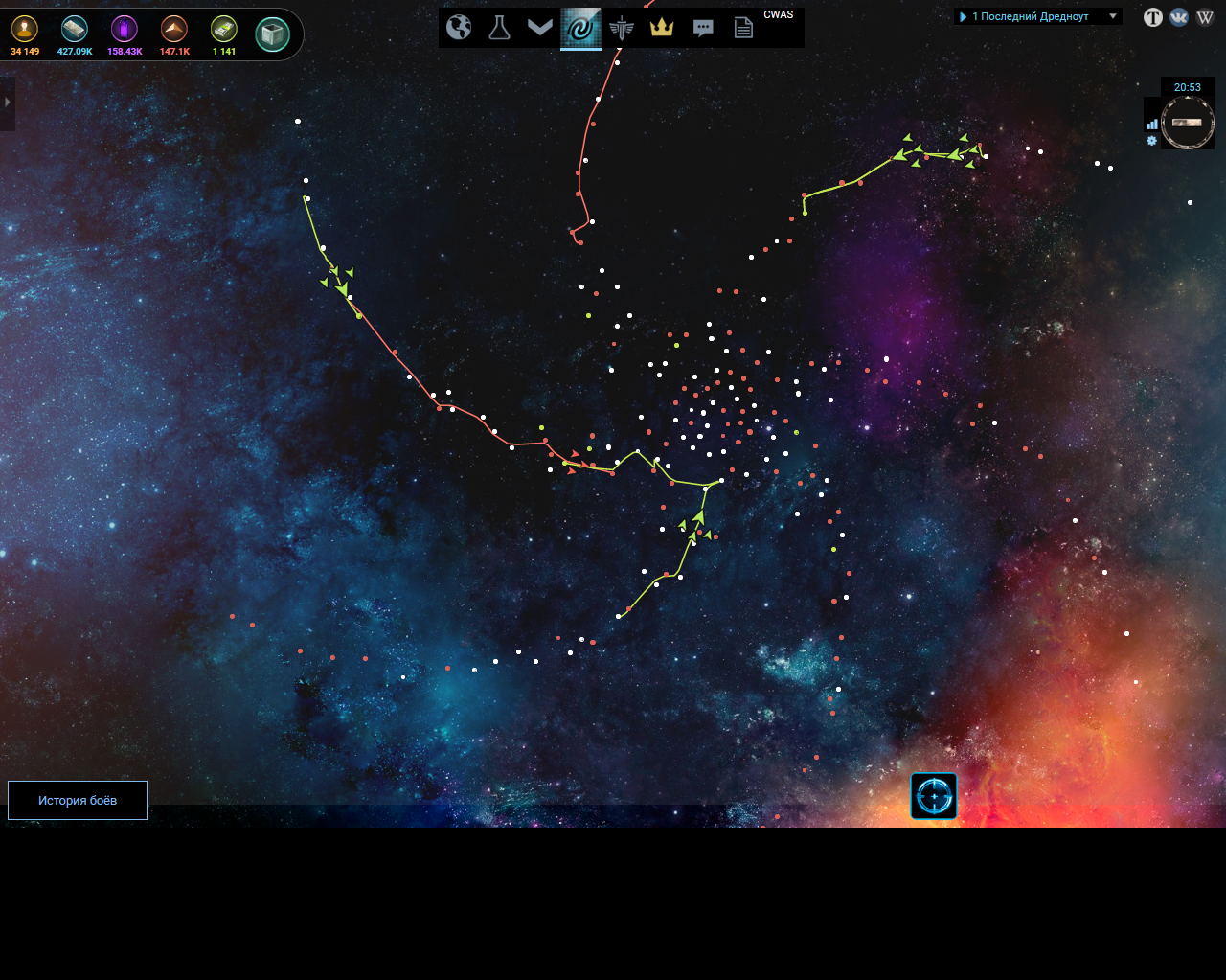Viewport: 1226px width, 980px height.
Task: Click the 'История боёв' button
Action: 78,801
